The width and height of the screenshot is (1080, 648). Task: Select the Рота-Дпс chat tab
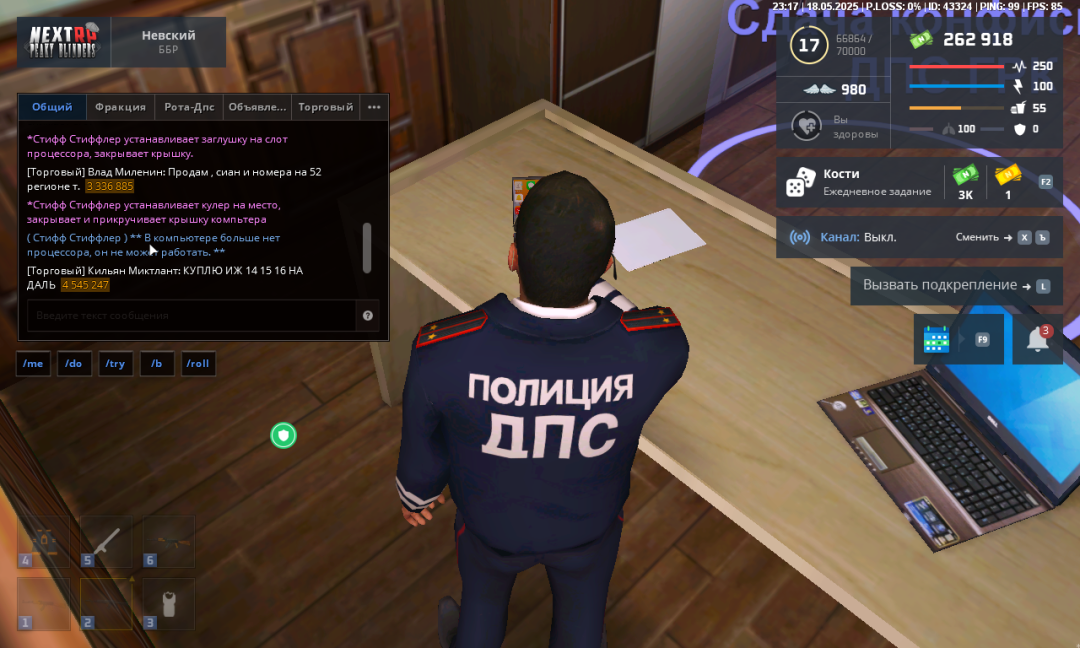pos(188,107)
